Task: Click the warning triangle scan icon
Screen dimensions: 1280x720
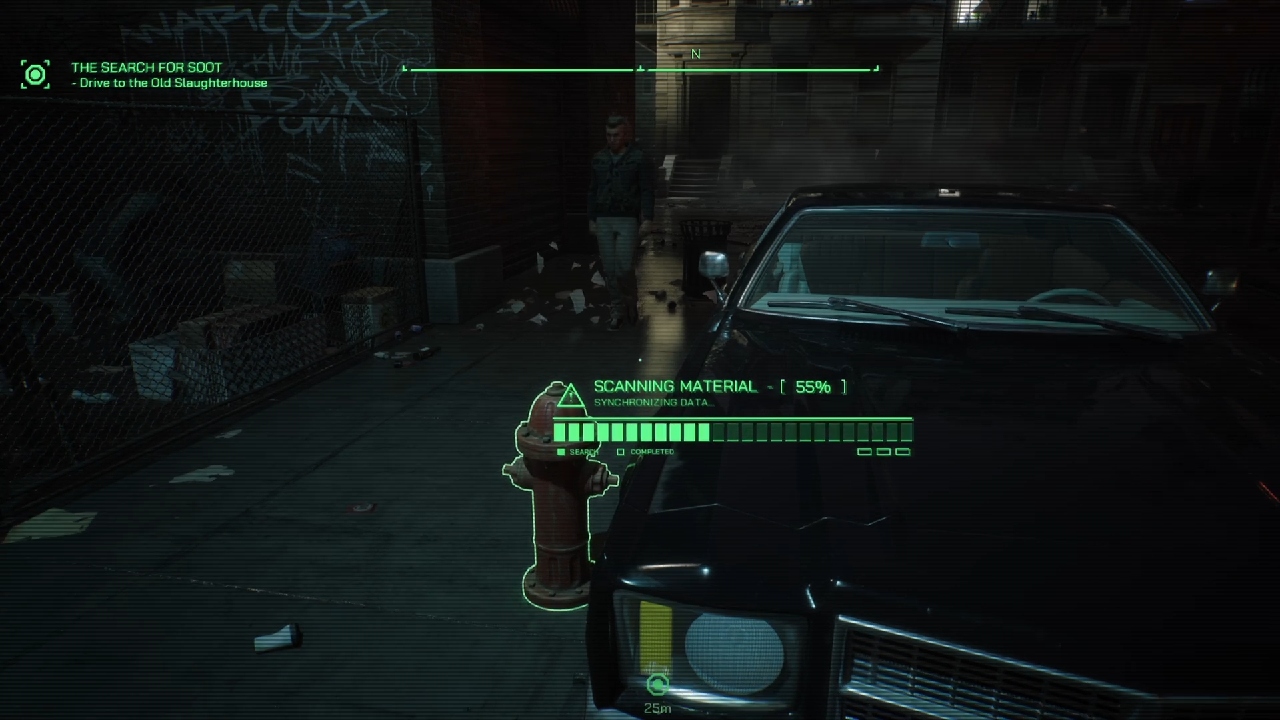Action: tap(570, 396)
